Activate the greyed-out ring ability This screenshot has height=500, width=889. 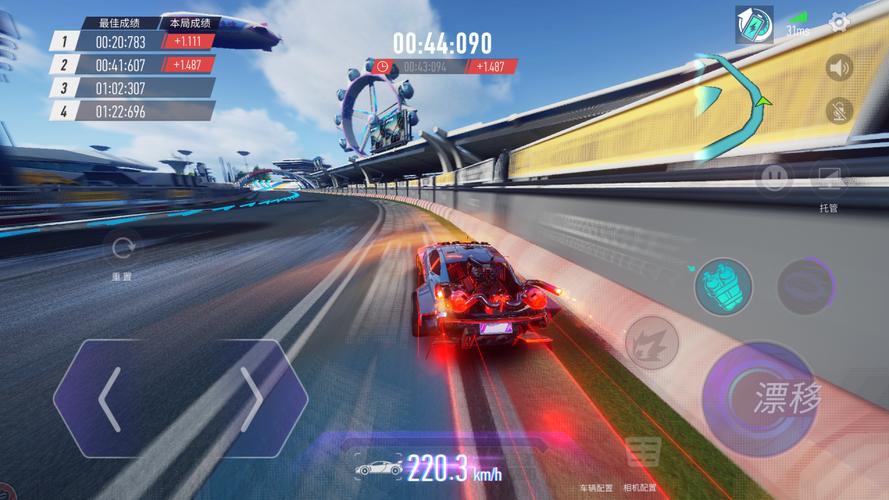805,286
